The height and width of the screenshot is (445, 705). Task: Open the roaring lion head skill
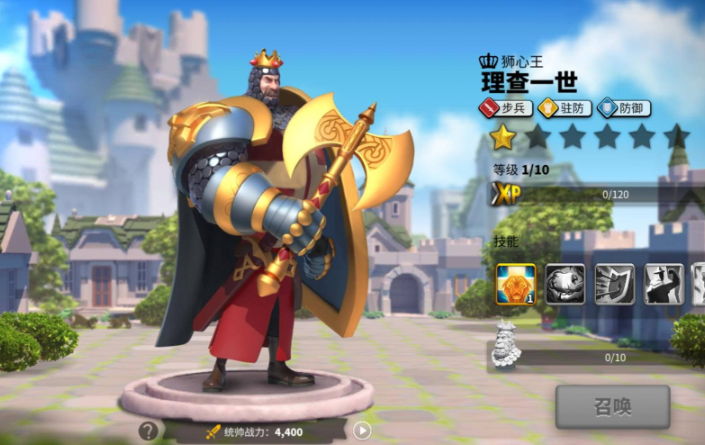pyautogui.click(x=565, y=284)
